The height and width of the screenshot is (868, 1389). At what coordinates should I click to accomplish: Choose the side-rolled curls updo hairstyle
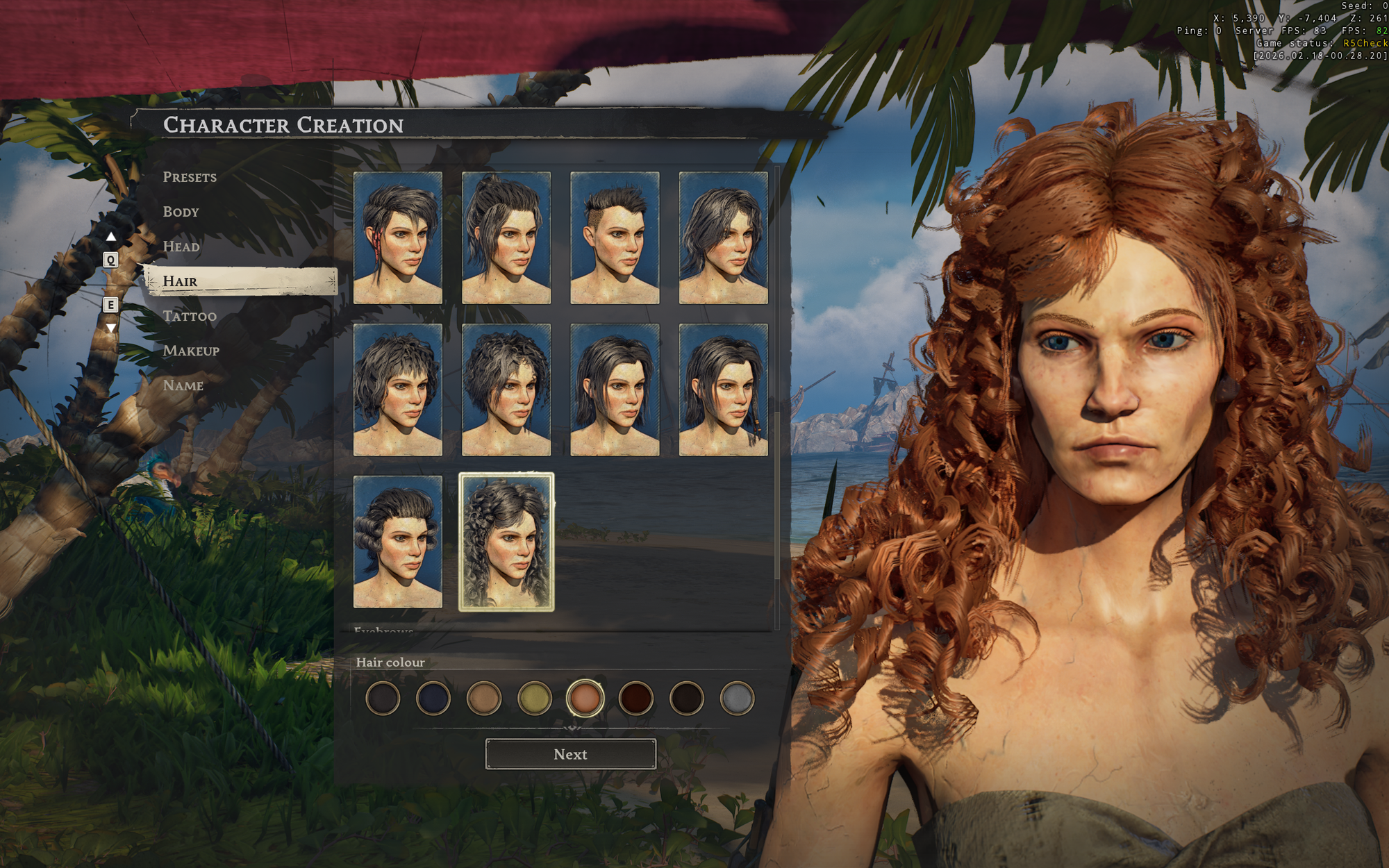pos(398,542)
